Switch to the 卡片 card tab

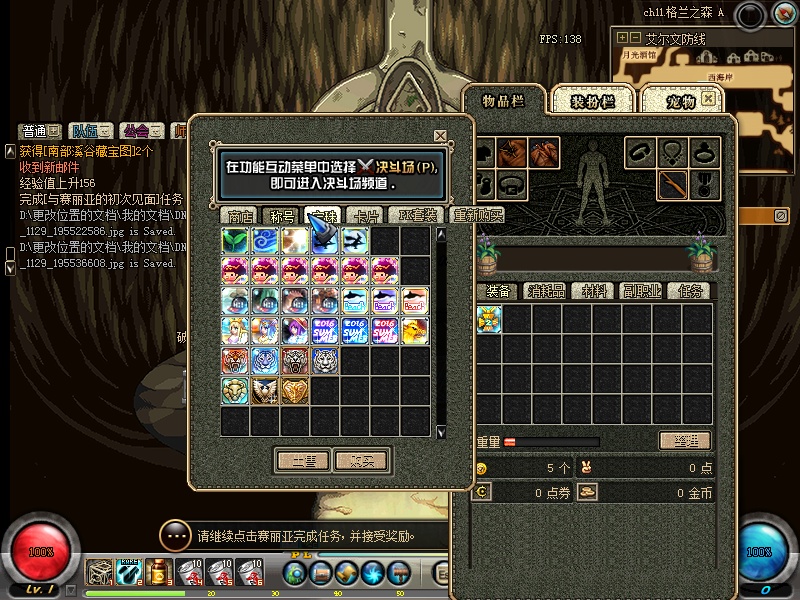367,216
